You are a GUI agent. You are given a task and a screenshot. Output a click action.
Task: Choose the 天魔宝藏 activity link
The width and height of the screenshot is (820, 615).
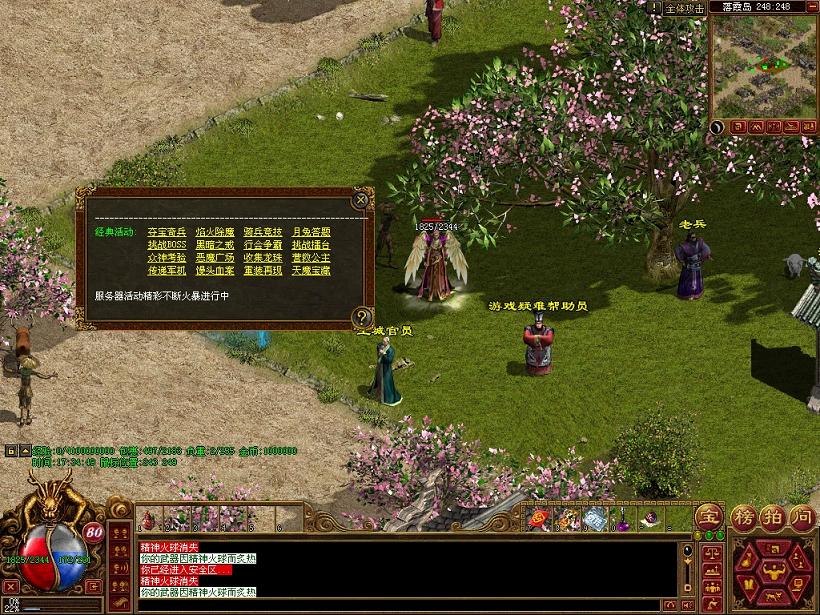coord(311,271)
